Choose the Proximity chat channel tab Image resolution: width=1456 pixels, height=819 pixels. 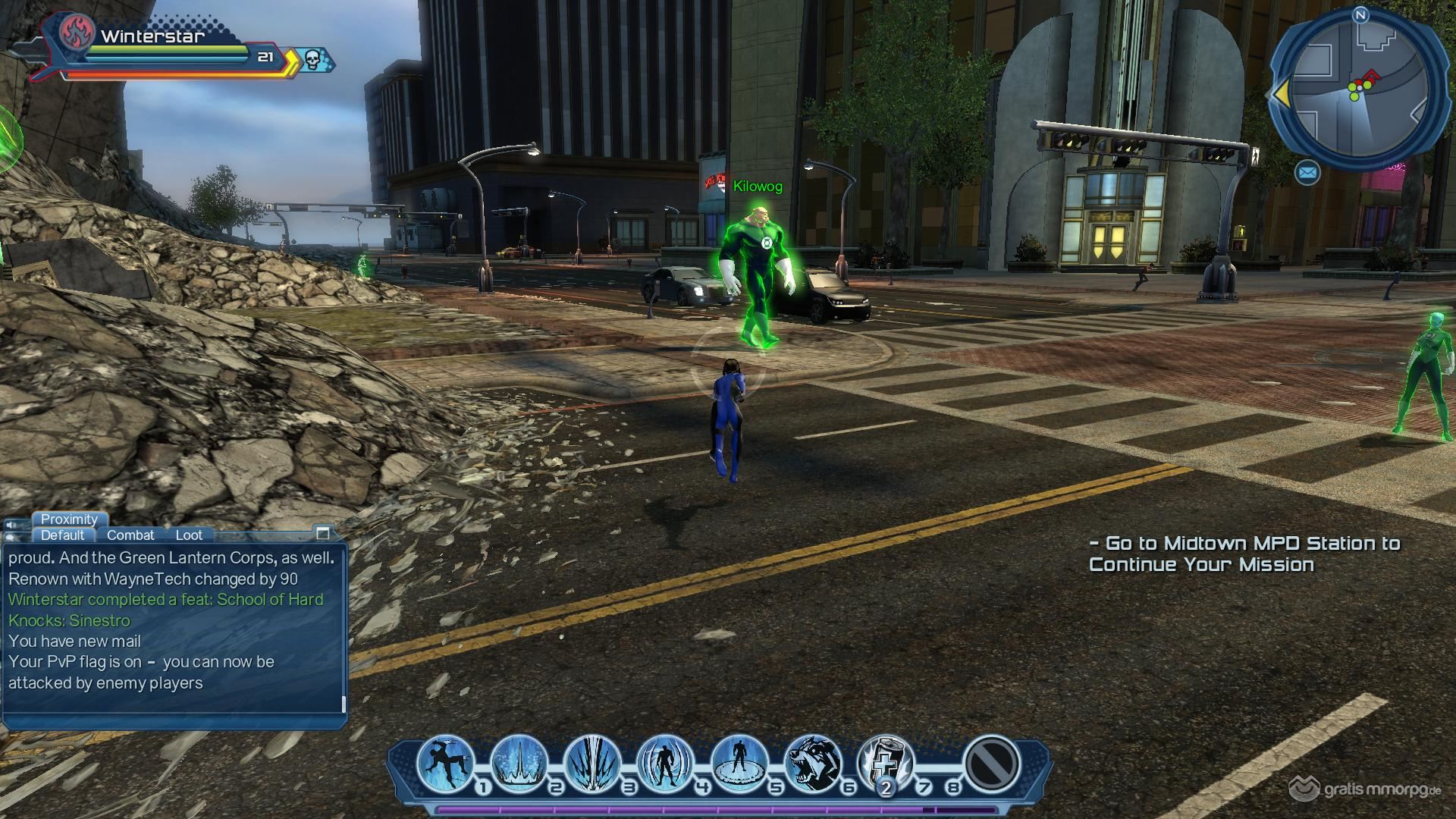click(x=69, y=519)
